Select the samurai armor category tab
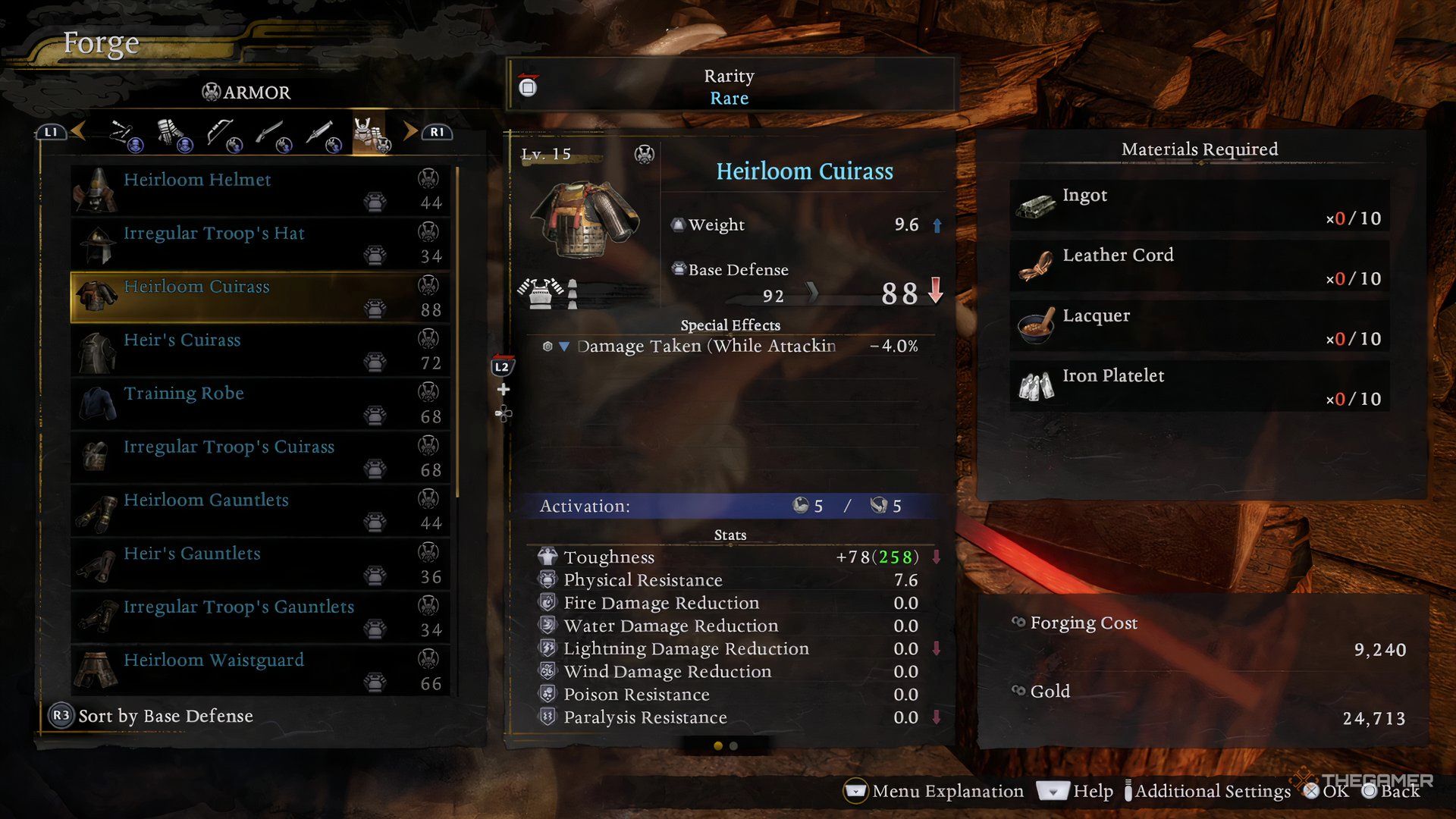This screenshot has height=819, width=1456. pos(370,134)
